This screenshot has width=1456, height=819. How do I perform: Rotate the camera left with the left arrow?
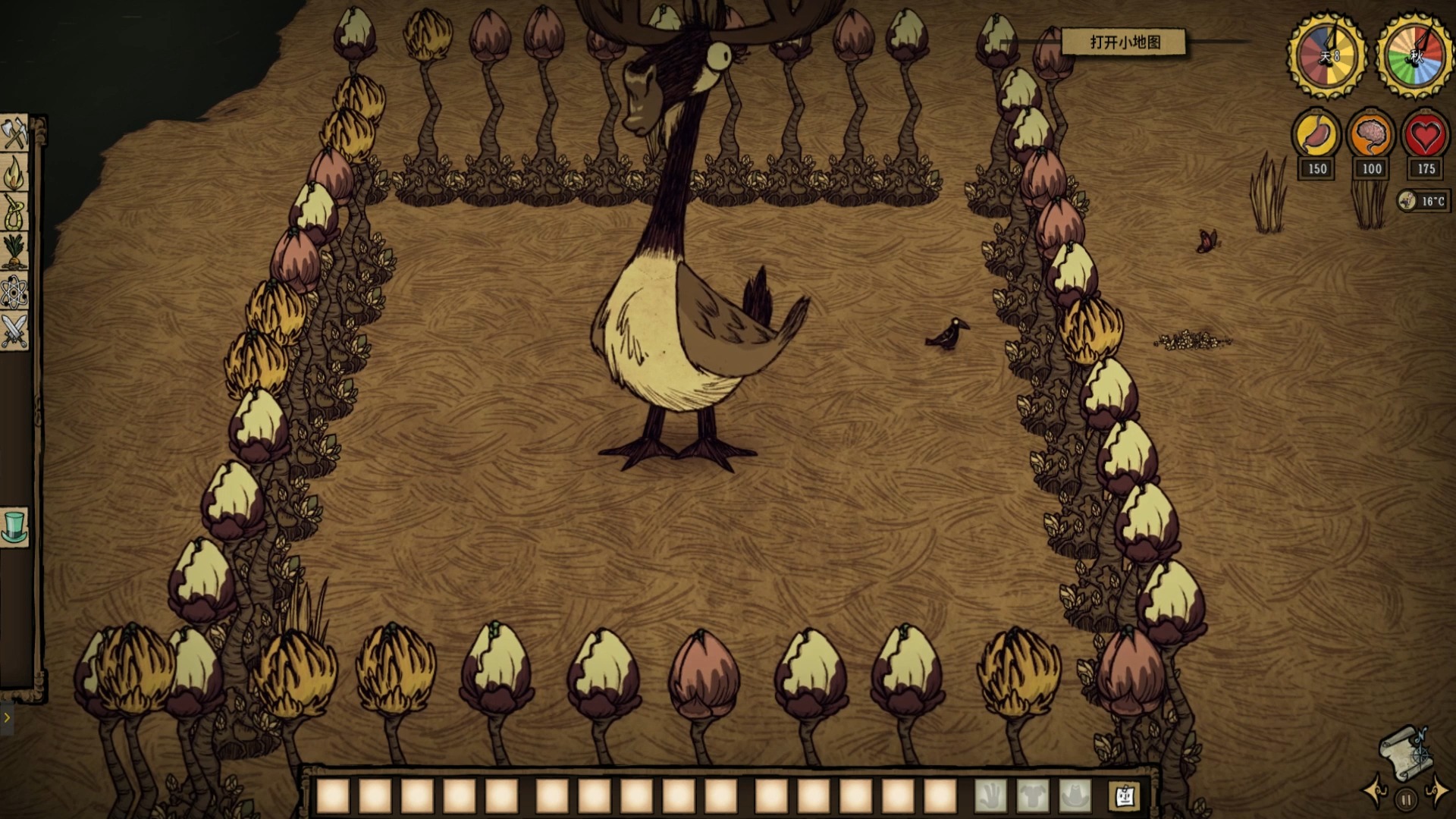pyautogui.click(x=1376, y=791)
